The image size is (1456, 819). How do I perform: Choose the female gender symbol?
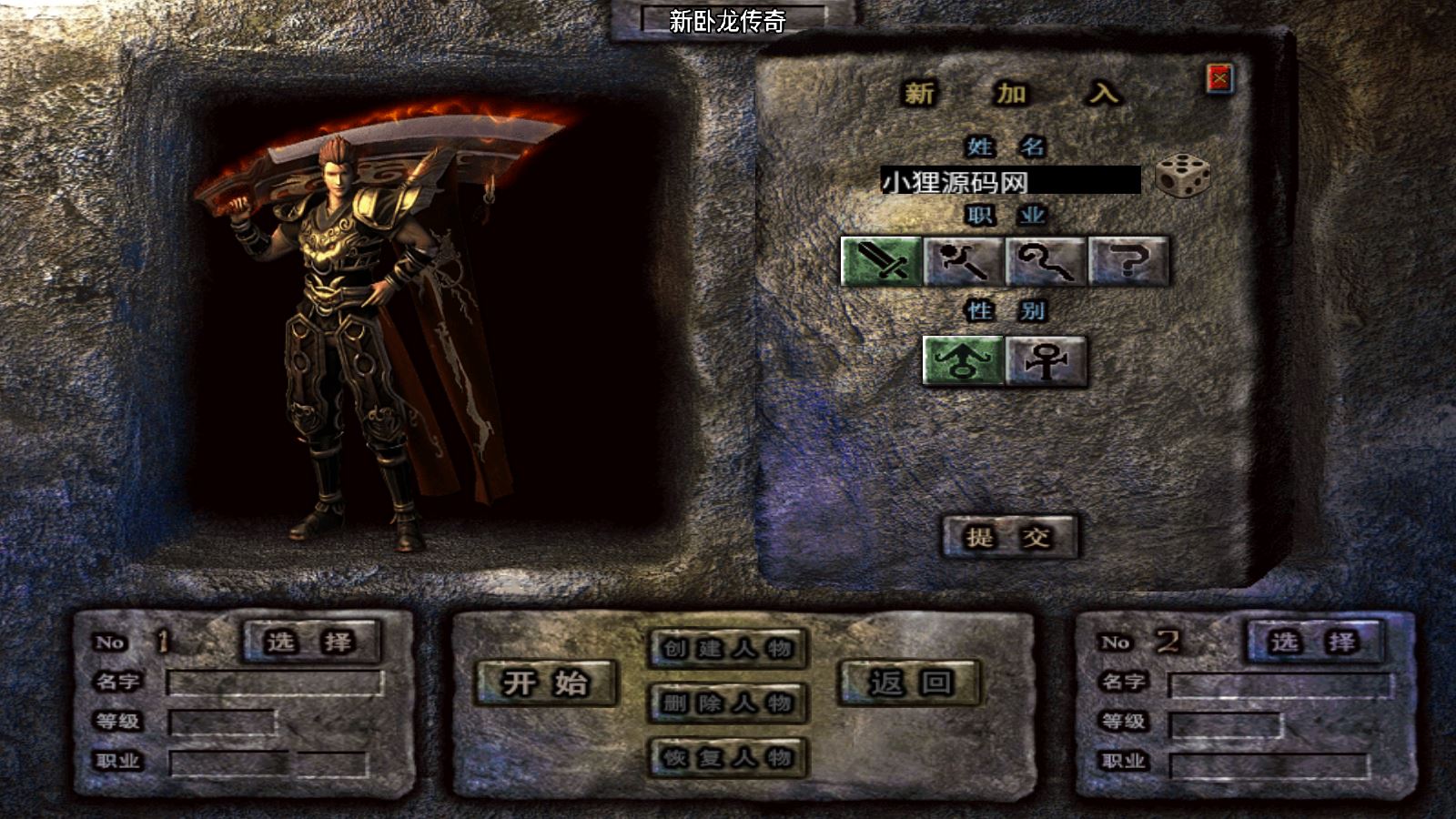coord(1046,361)
